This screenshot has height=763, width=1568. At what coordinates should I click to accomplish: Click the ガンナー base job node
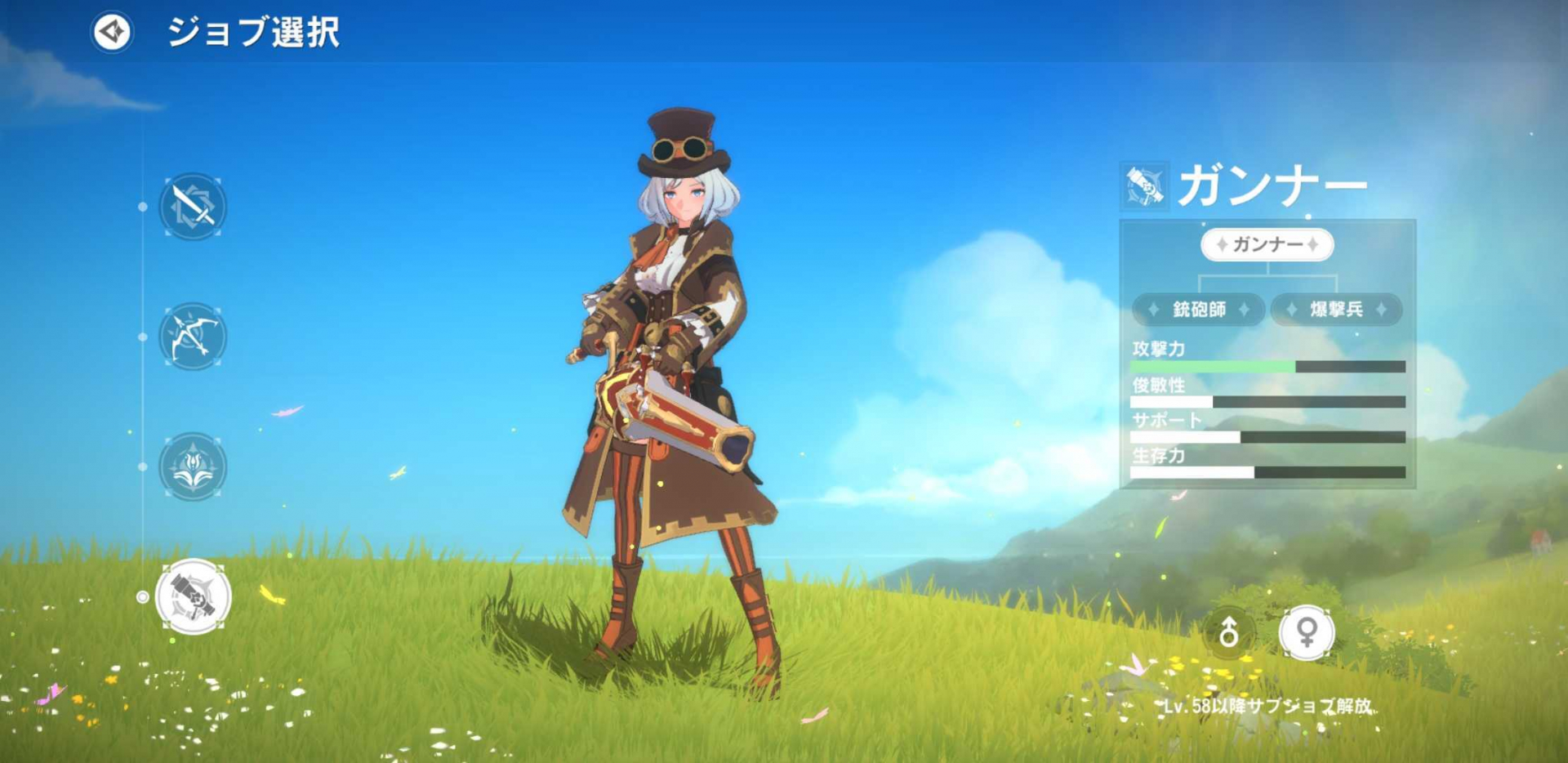tap(1267, 244)
